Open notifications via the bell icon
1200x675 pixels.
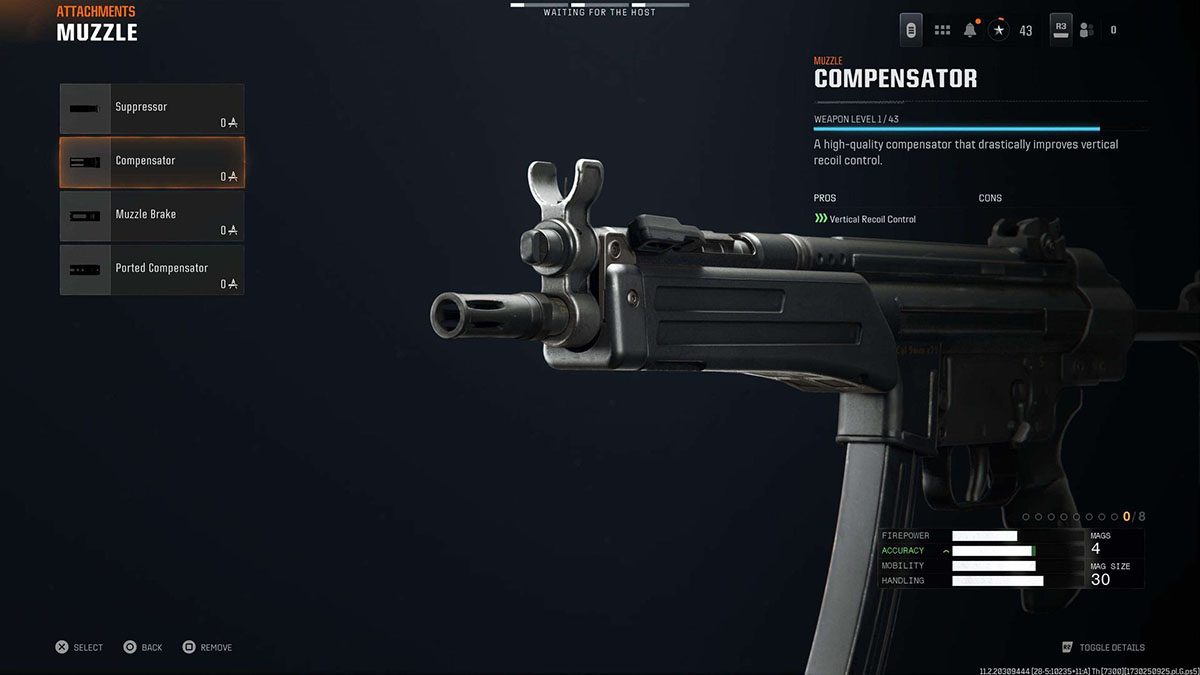click(970, 30)
